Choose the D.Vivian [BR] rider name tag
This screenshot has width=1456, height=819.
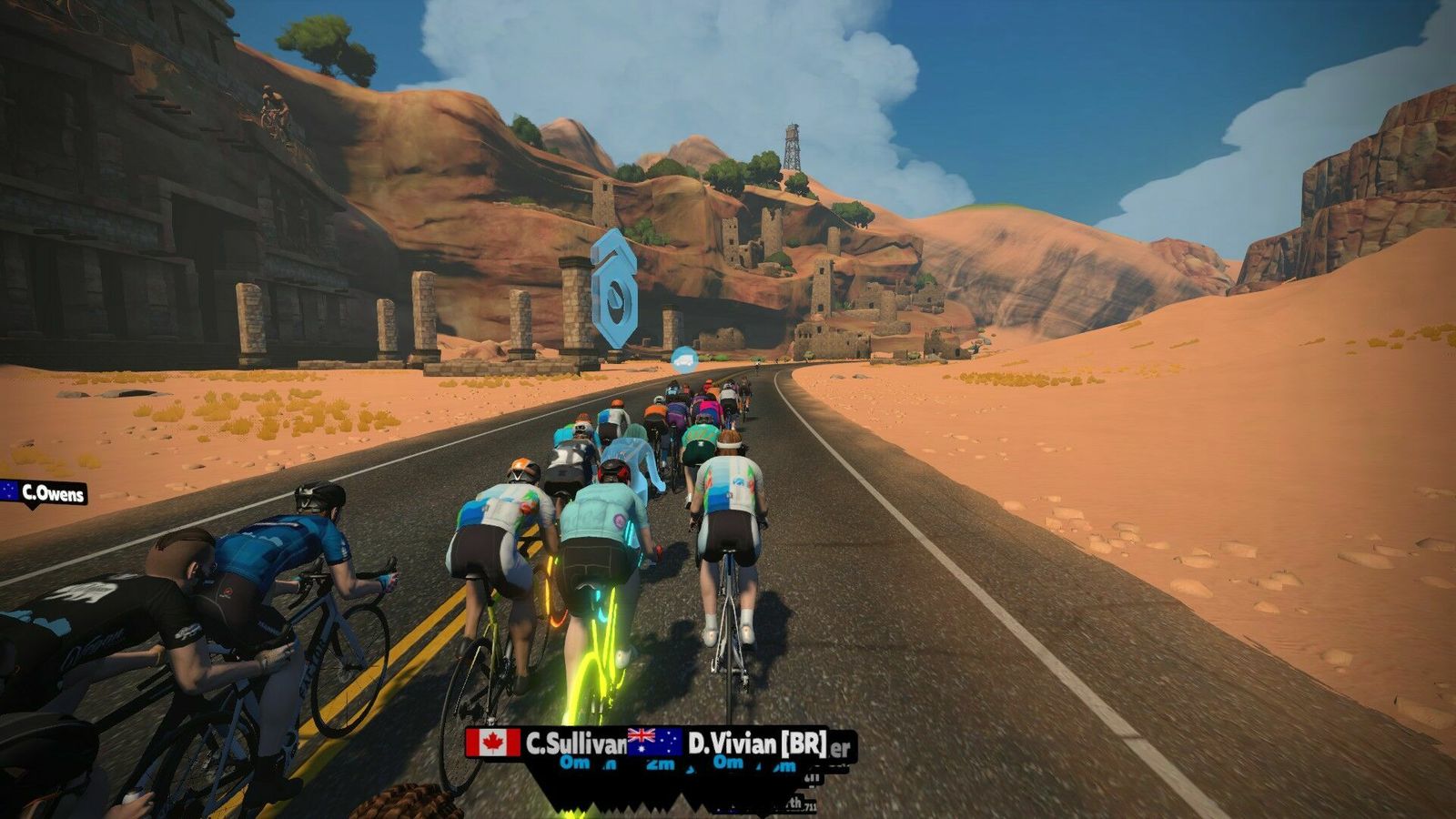click(x=728, y=743)
